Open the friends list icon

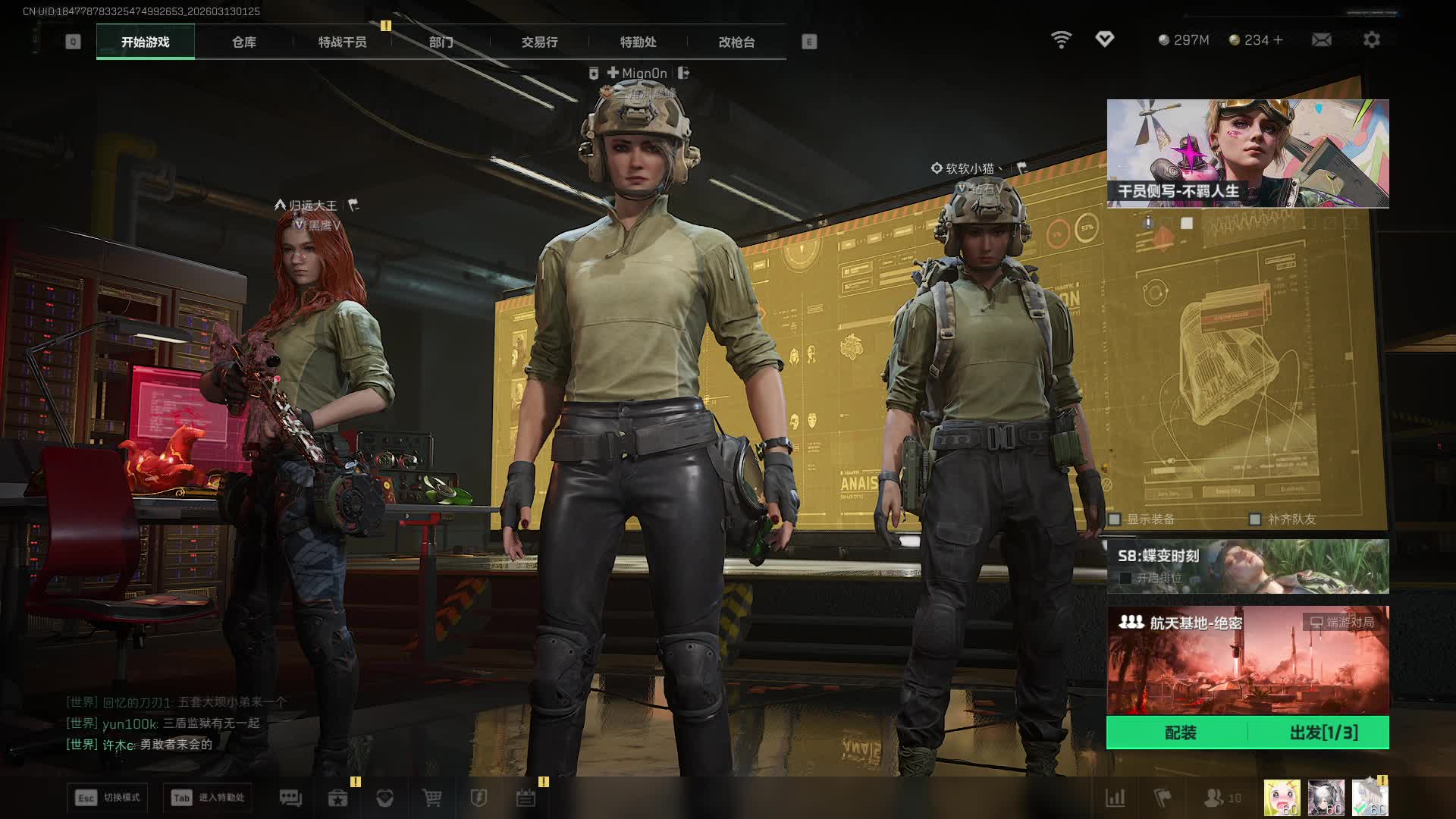[1214, 798]
